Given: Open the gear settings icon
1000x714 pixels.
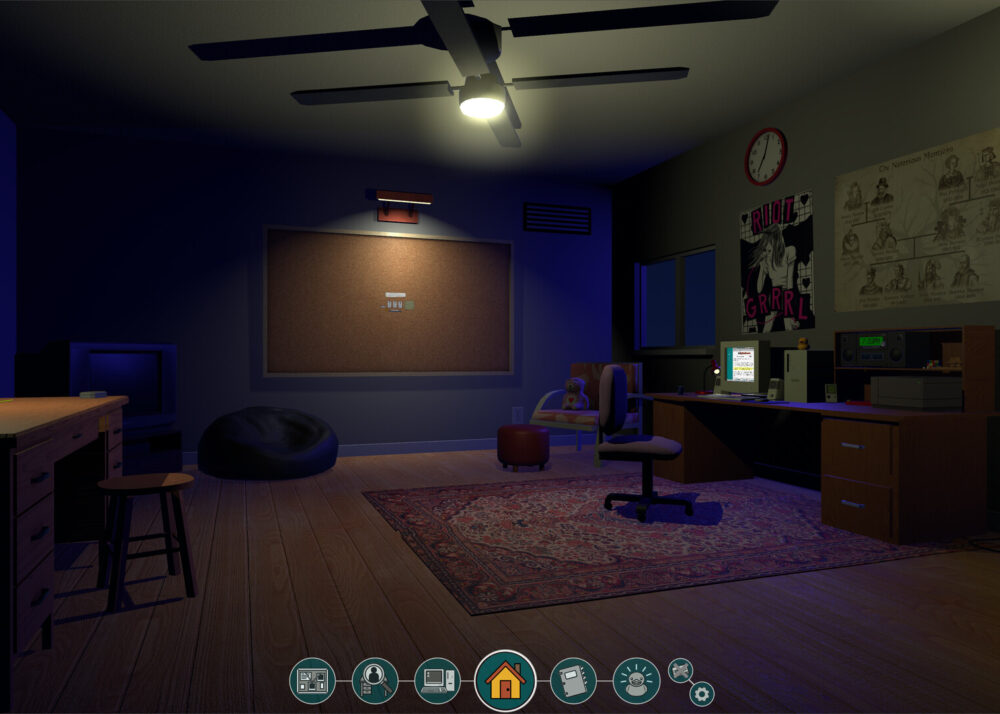Looking at the screenshot, I should 702,693.
